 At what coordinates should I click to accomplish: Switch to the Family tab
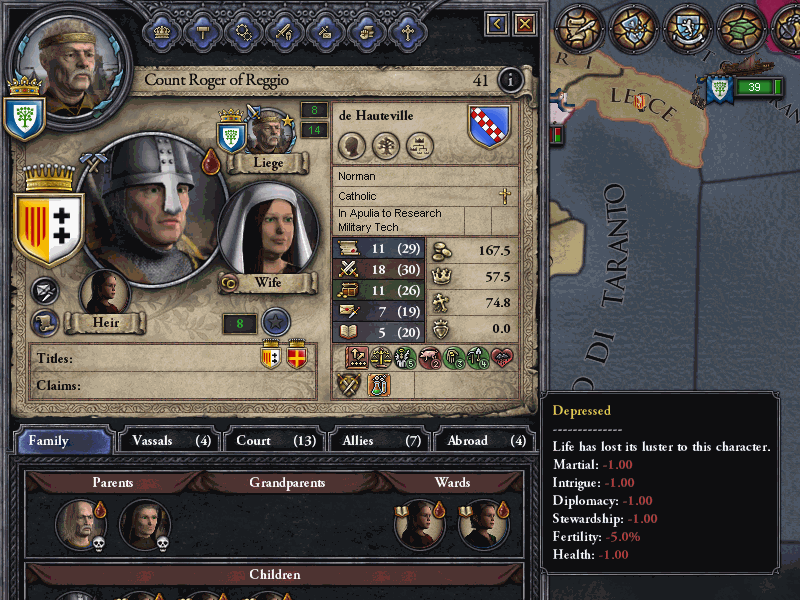[64, 440]
